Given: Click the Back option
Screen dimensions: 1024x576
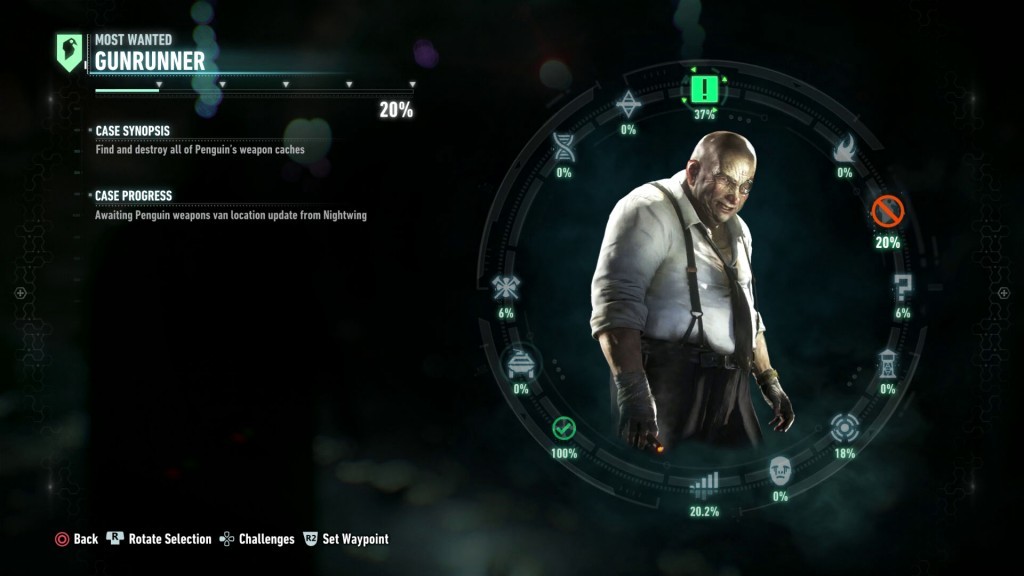Looking at the screenshot, I should (76, 539).
